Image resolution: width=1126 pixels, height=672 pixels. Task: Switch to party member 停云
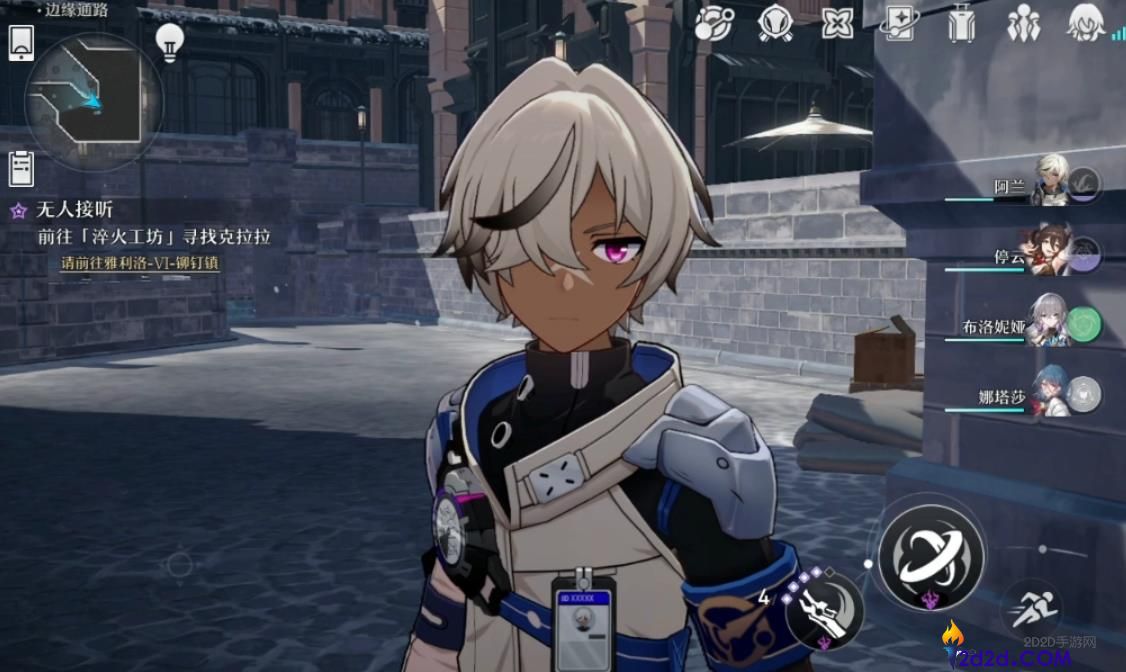[x=1047, y=254]
